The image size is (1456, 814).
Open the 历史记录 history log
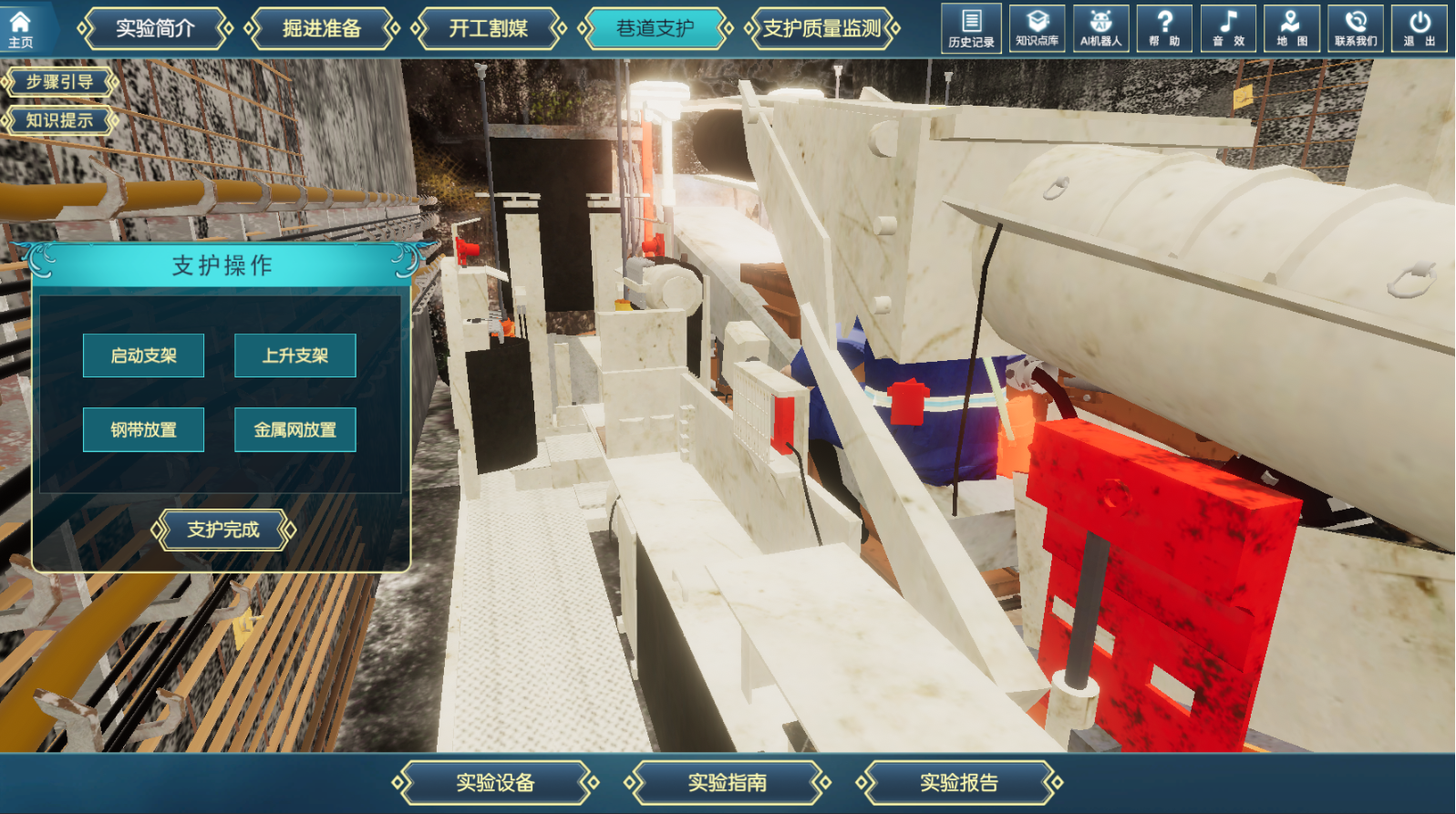[x=971, y=28]
